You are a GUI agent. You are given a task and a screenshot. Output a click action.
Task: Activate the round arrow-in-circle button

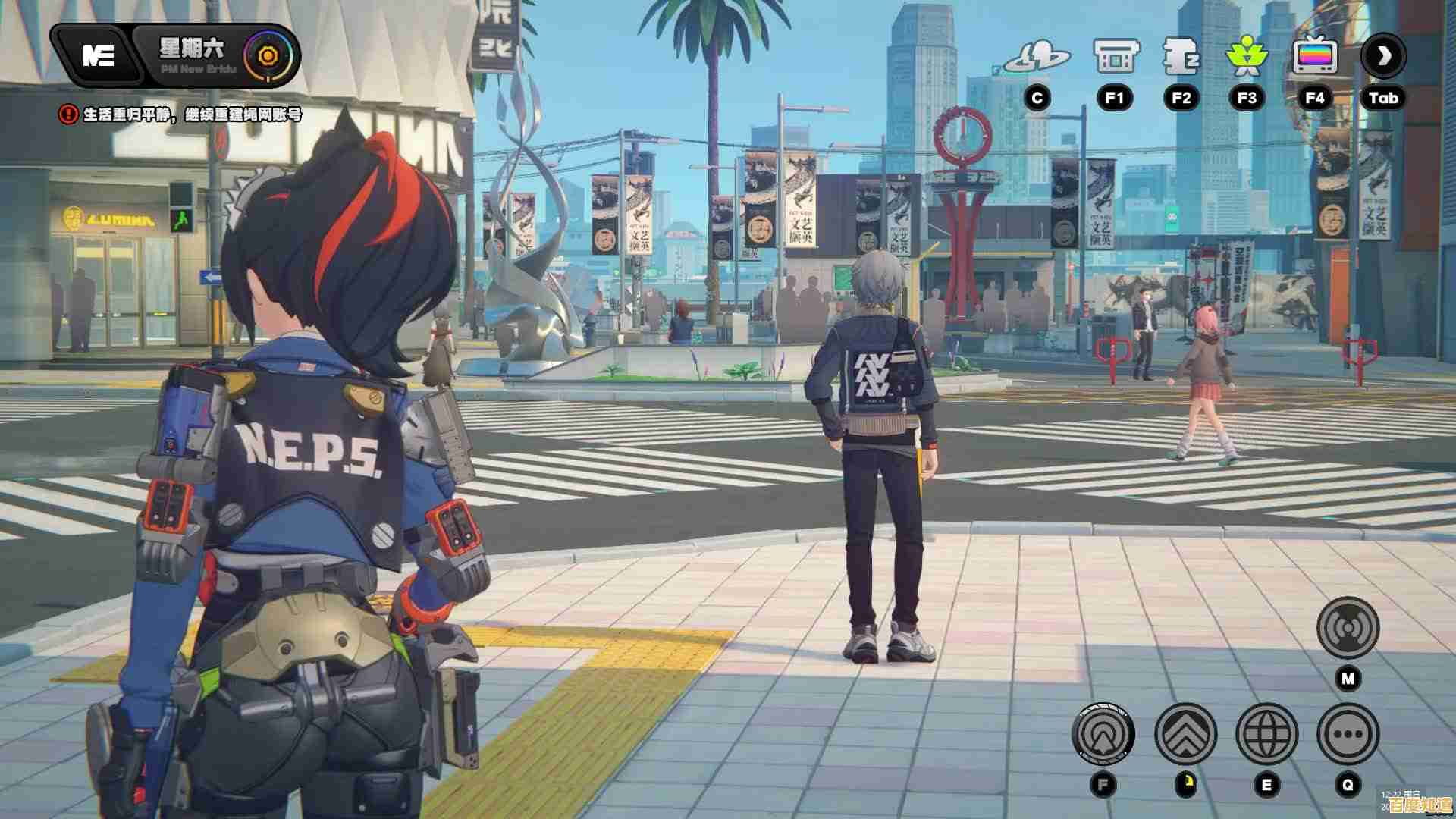coord(1103,734)
